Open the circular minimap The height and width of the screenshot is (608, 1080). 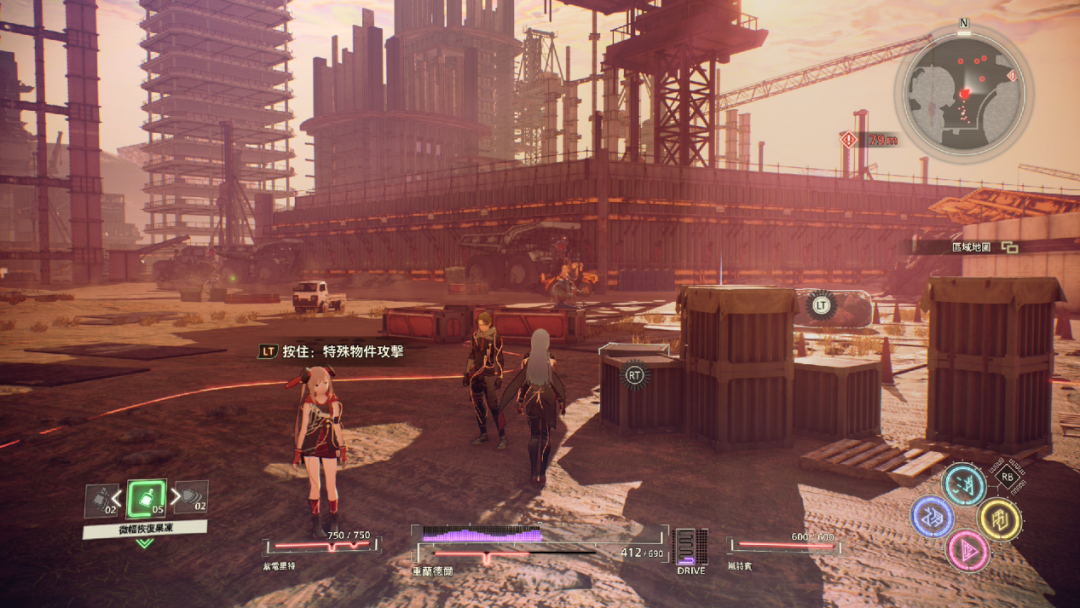click(963, 91)
